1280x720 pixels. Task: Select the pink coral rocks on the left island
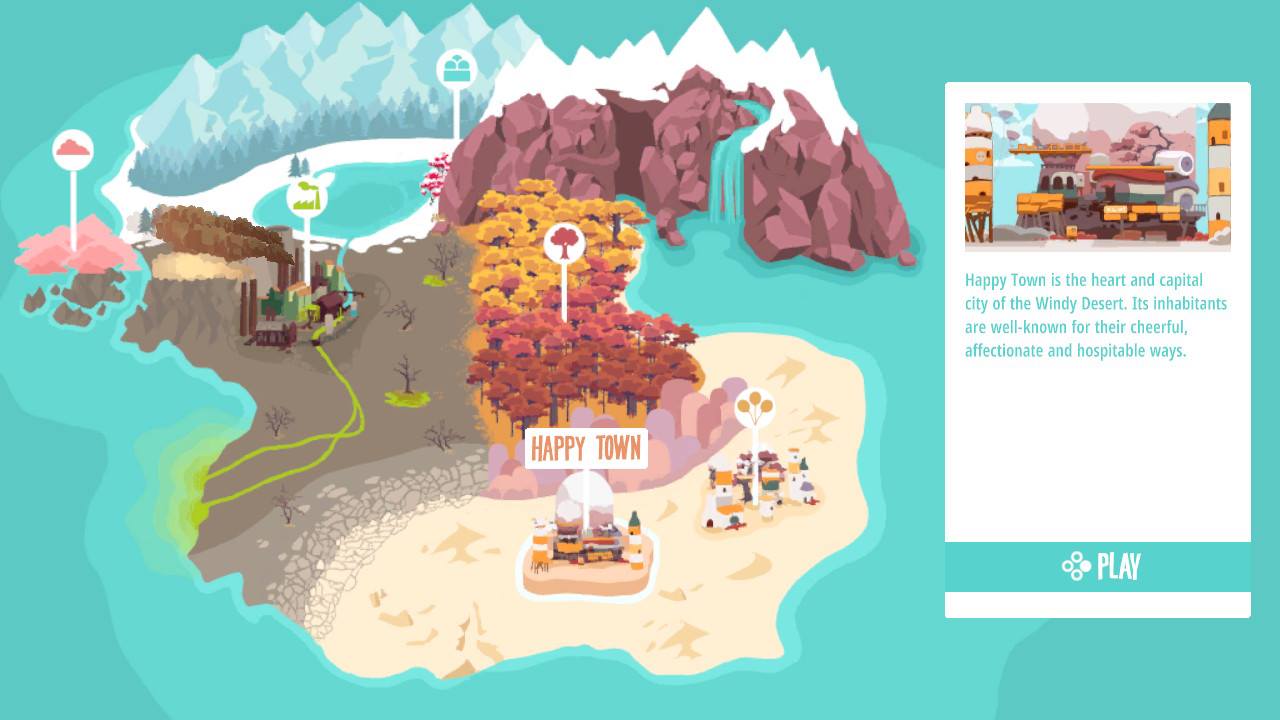(75, 255)
